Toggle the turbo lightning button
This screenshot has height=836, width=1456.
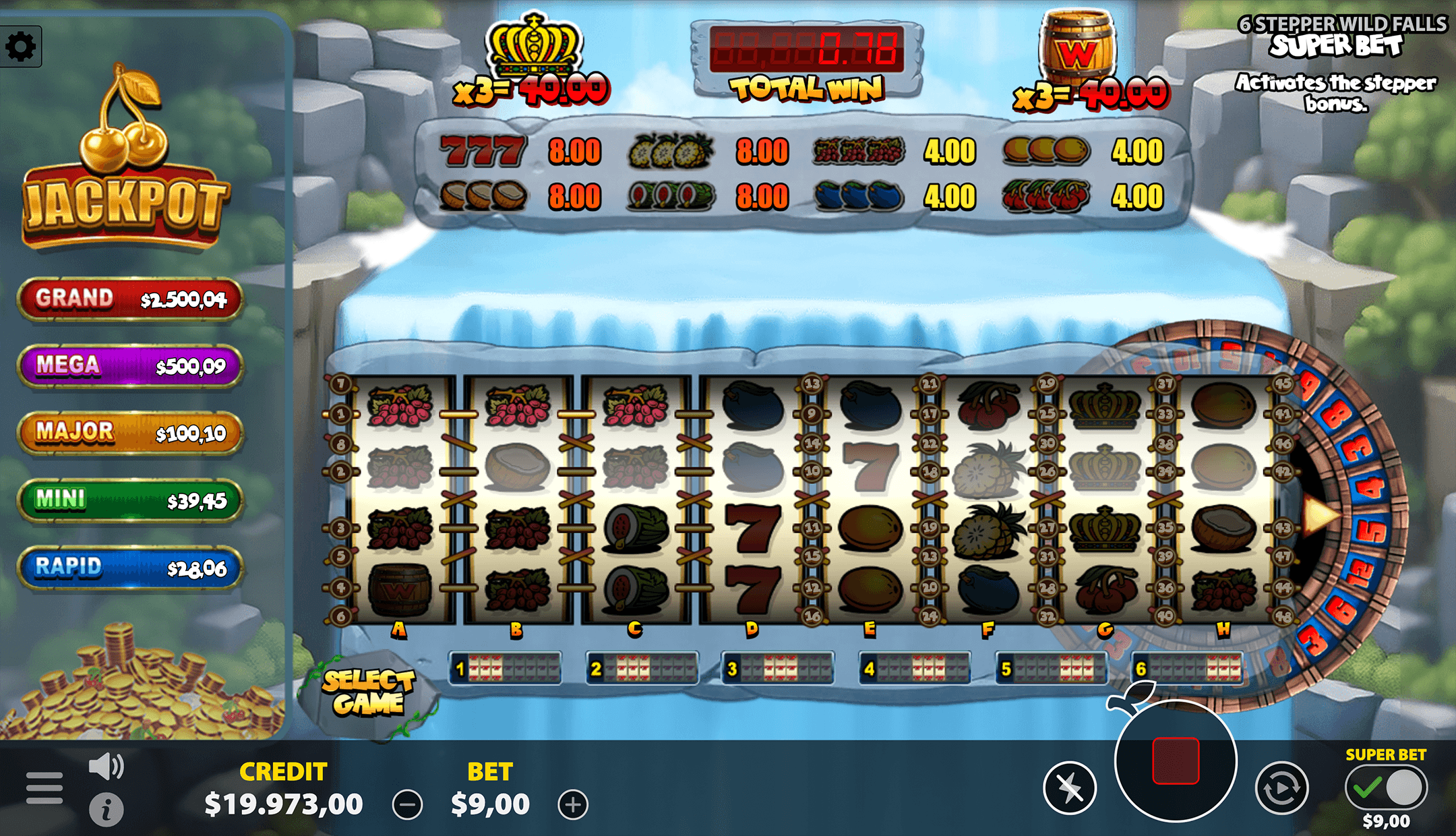(x=1070, y=787)
